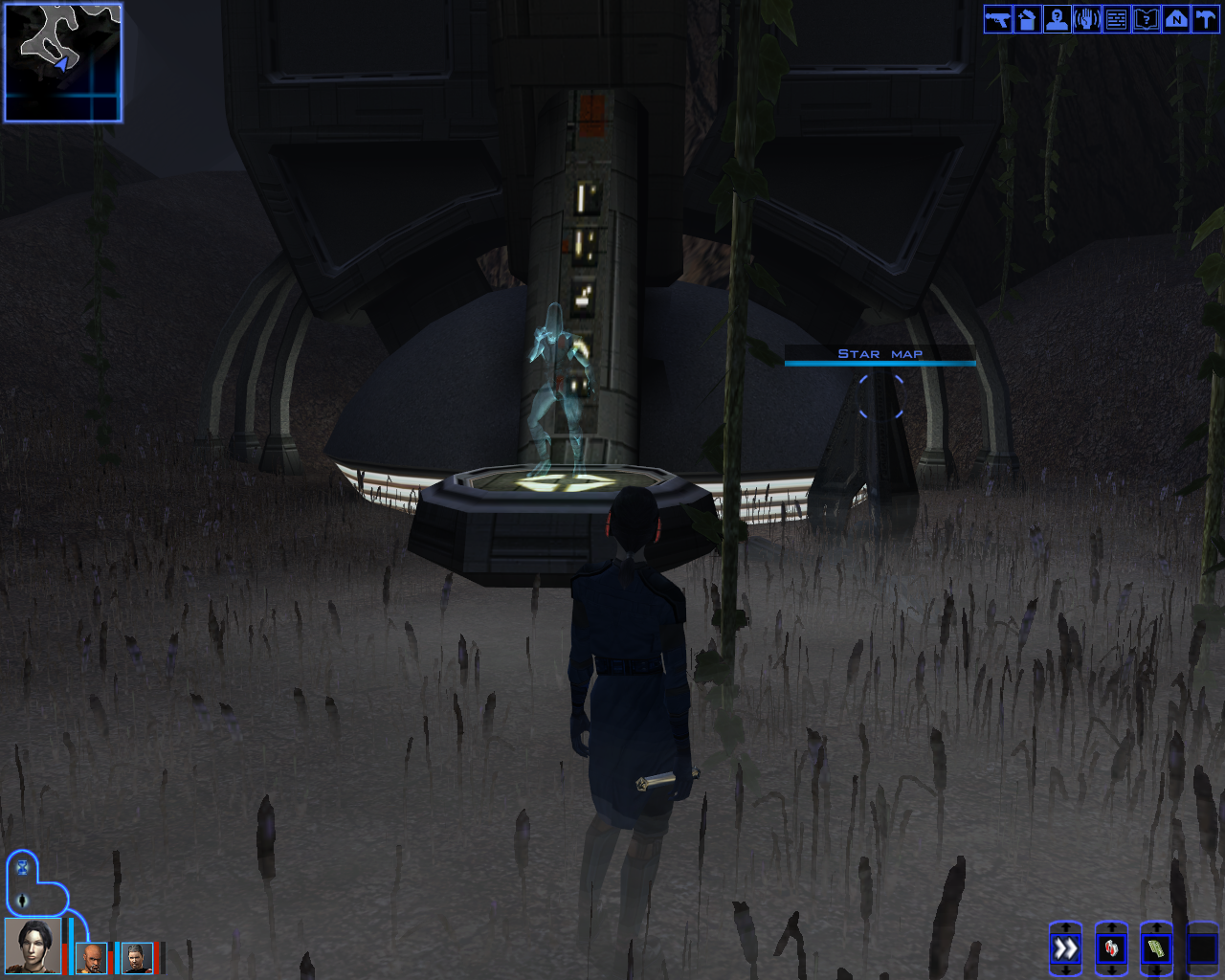Open the Force Powers hand icon
The height and width of the screenshot is (980, 1225).
click(1085, 19)
